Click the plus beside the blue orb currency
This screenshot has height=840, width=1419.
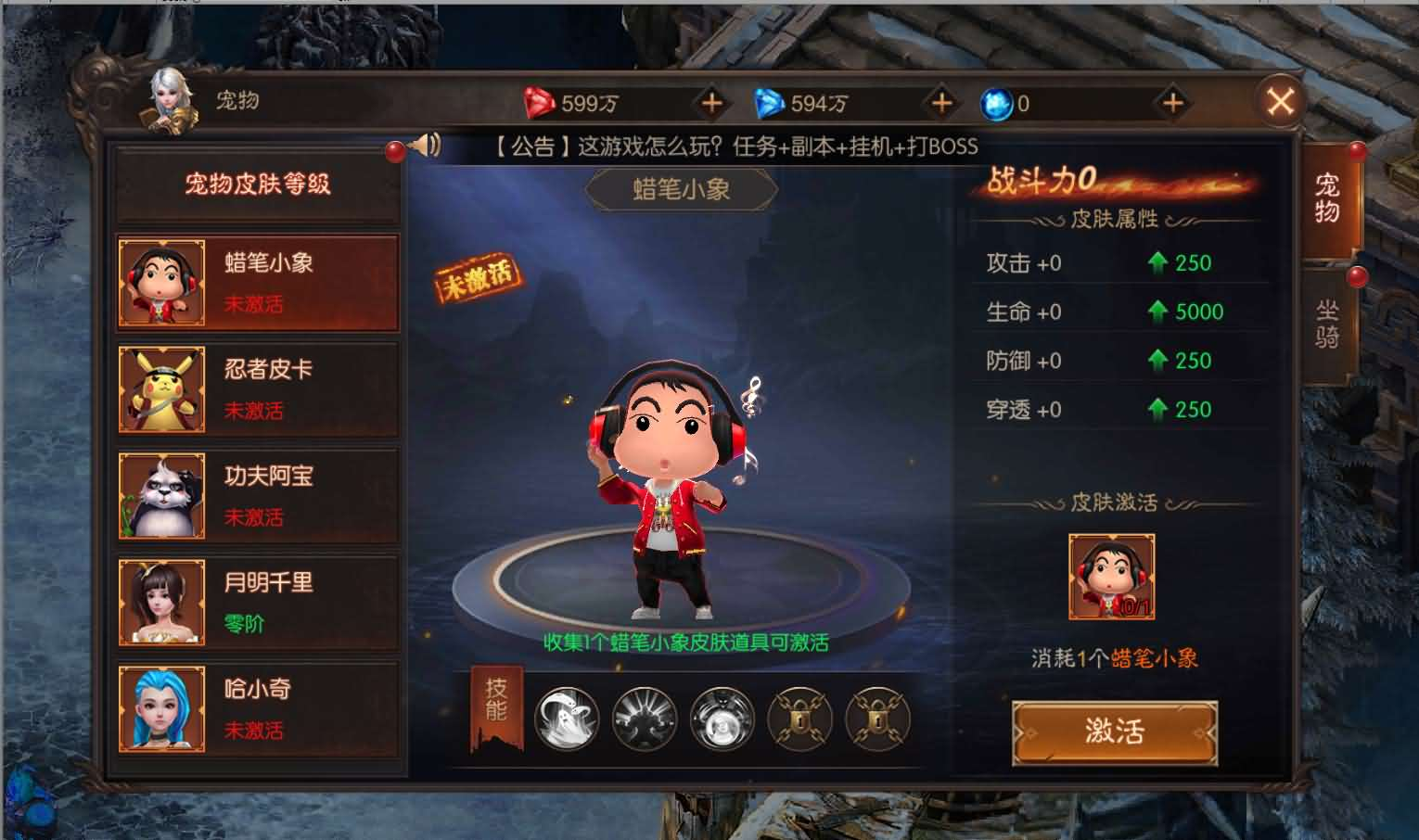(x=1174, y=104)
